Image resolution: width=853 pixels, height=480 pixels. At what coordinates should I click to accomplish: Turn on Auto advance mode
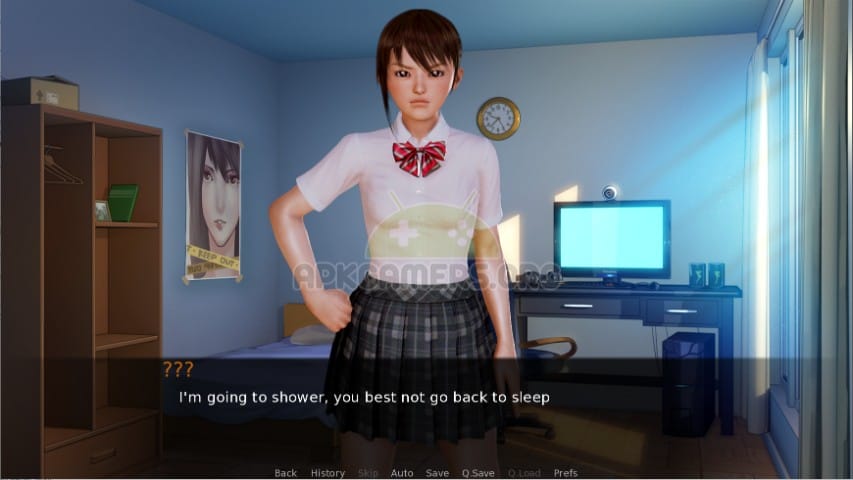pyautogui.click(x=402, y=473)
